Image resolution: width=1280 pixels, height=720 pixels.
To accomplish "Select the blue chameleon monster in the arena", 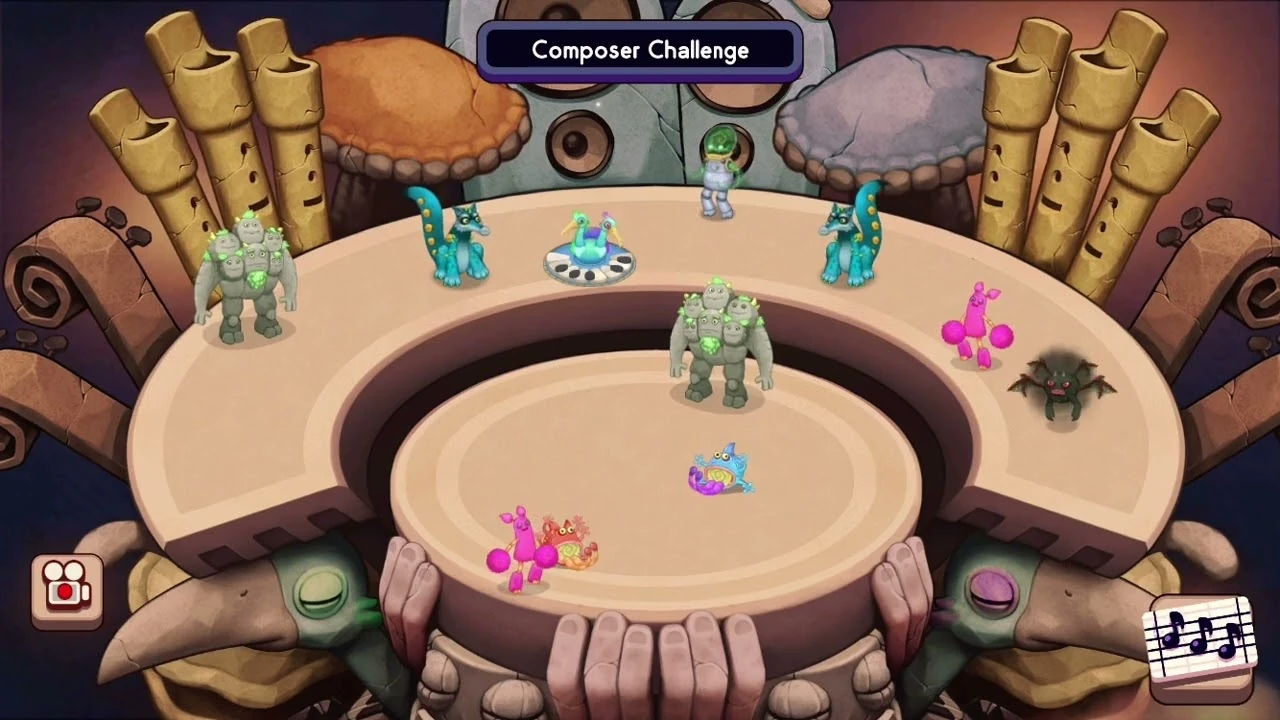I will (x=723, y=468).
